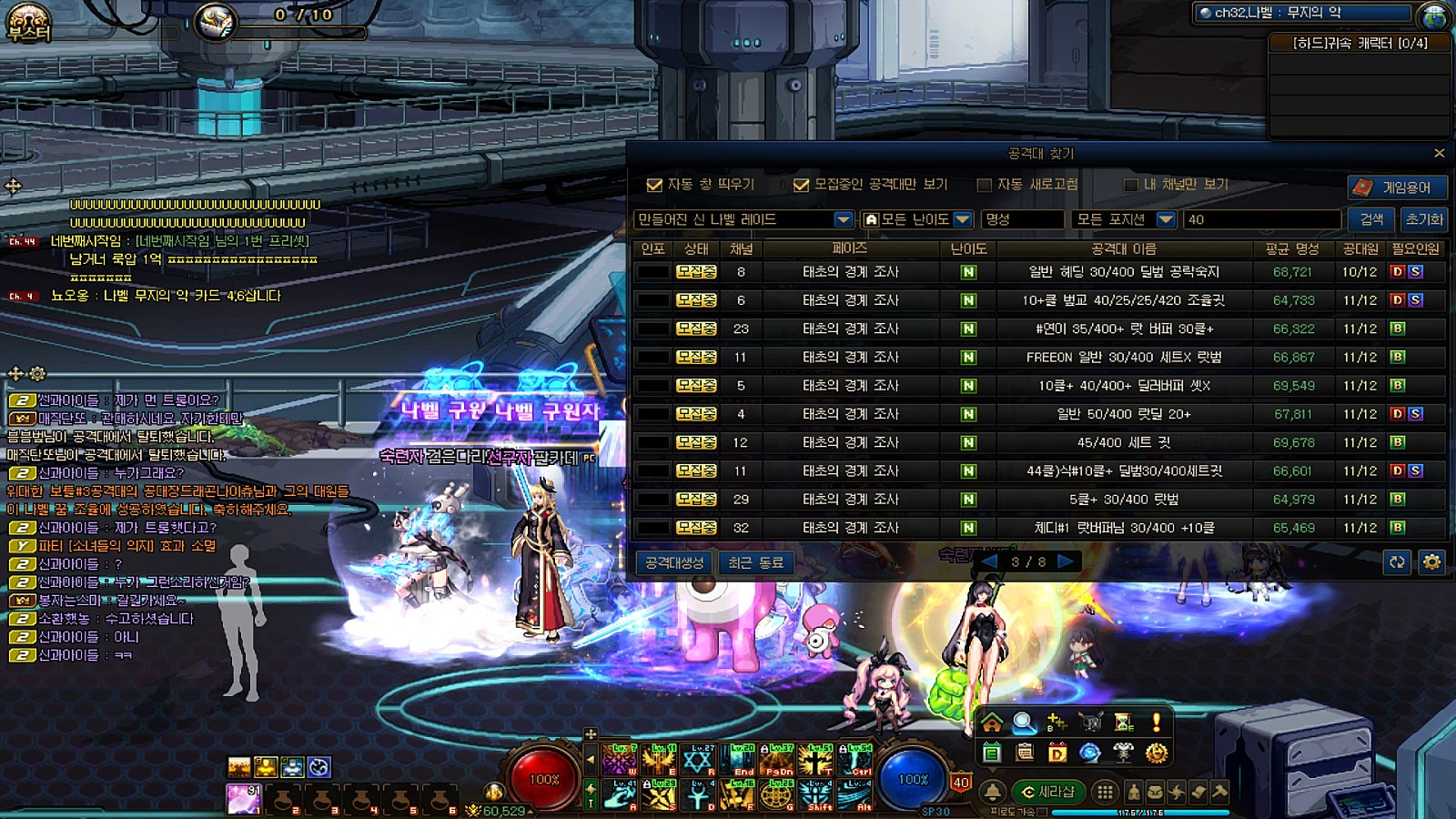The height and width of the screenshot is (819, 1456).
Task: Create a raid with 공격대생성 button
Action: (674, 562)
